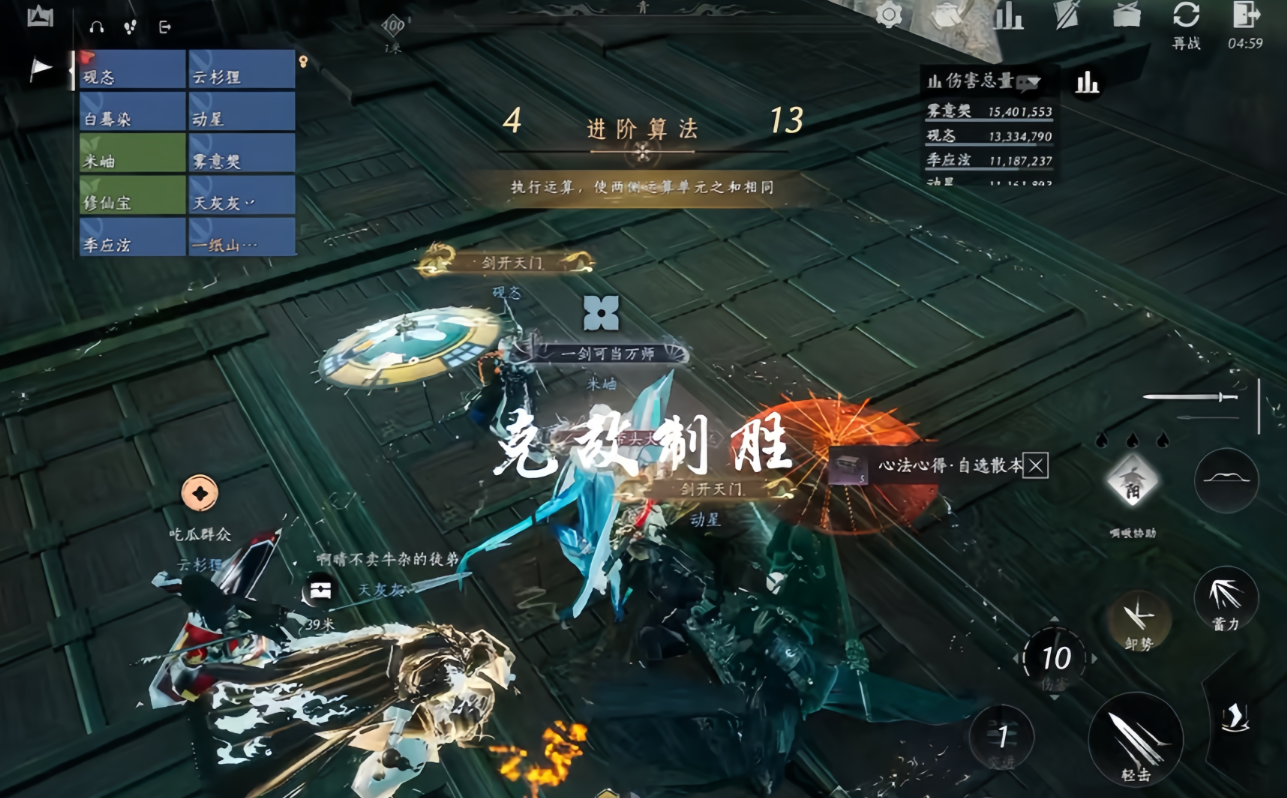Click the bar chart statistics icon top right

[x=1010, y=17]
